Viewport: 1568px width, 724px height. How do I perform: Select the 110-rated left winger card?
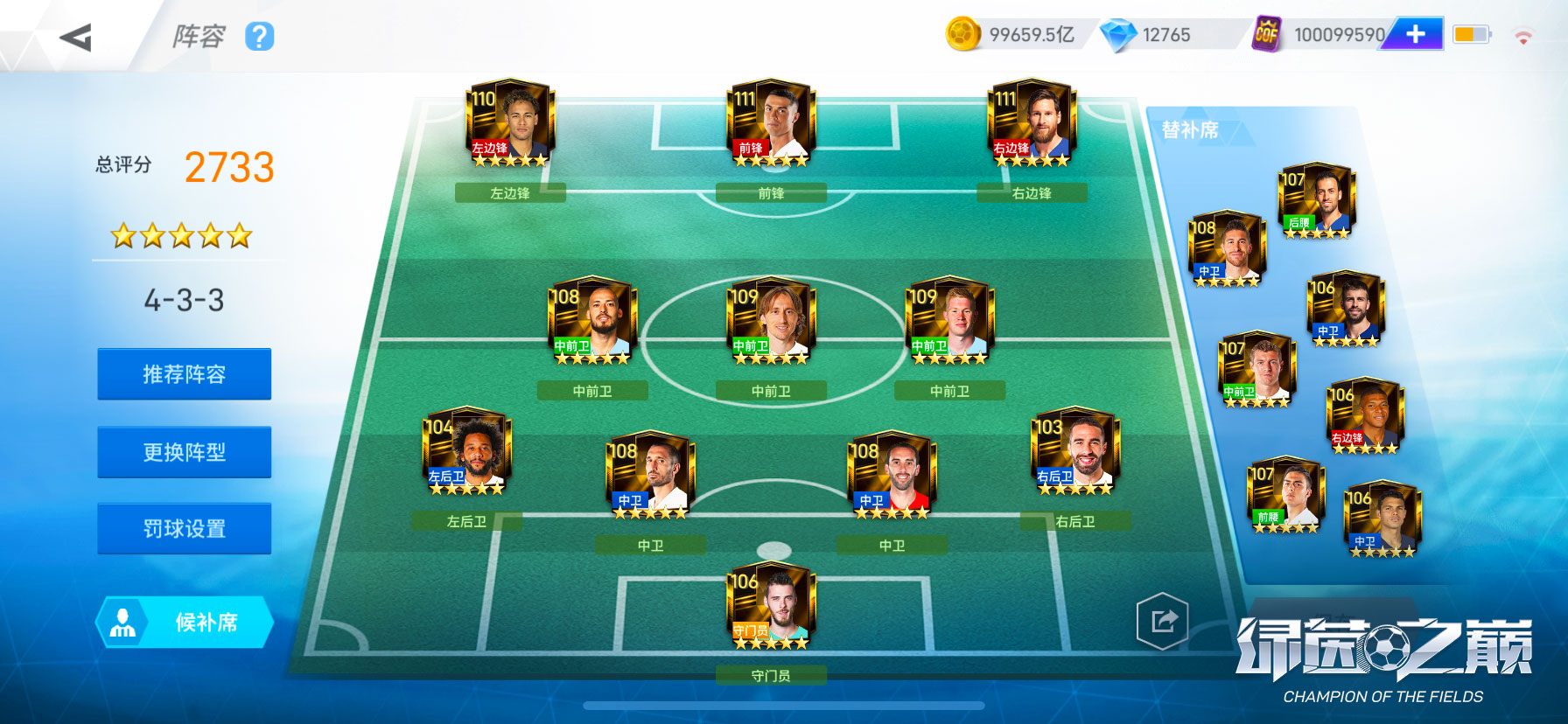click(509, 123)
